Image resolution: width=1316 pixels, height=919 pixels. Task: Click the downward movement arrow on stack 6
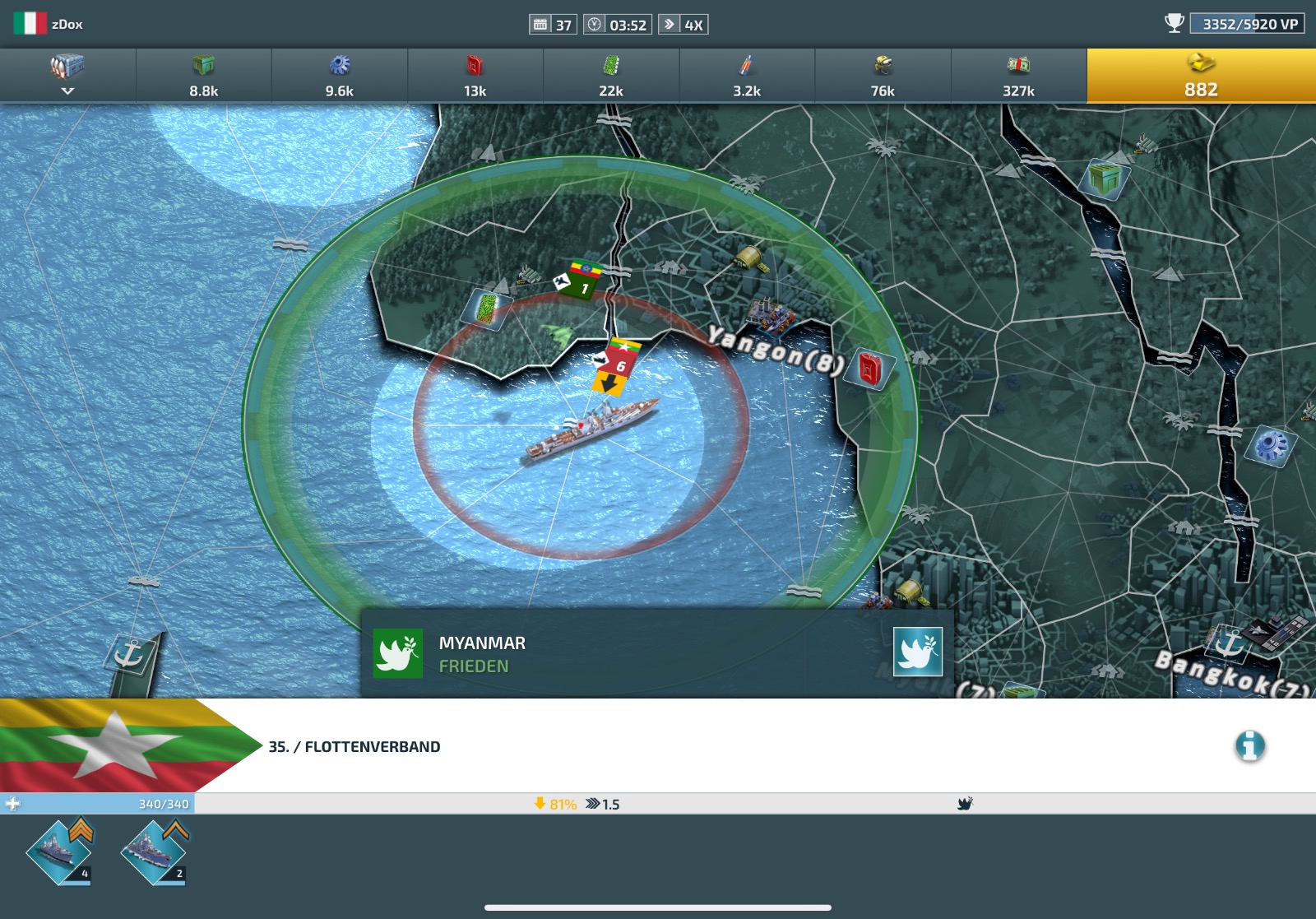point(609,383)
